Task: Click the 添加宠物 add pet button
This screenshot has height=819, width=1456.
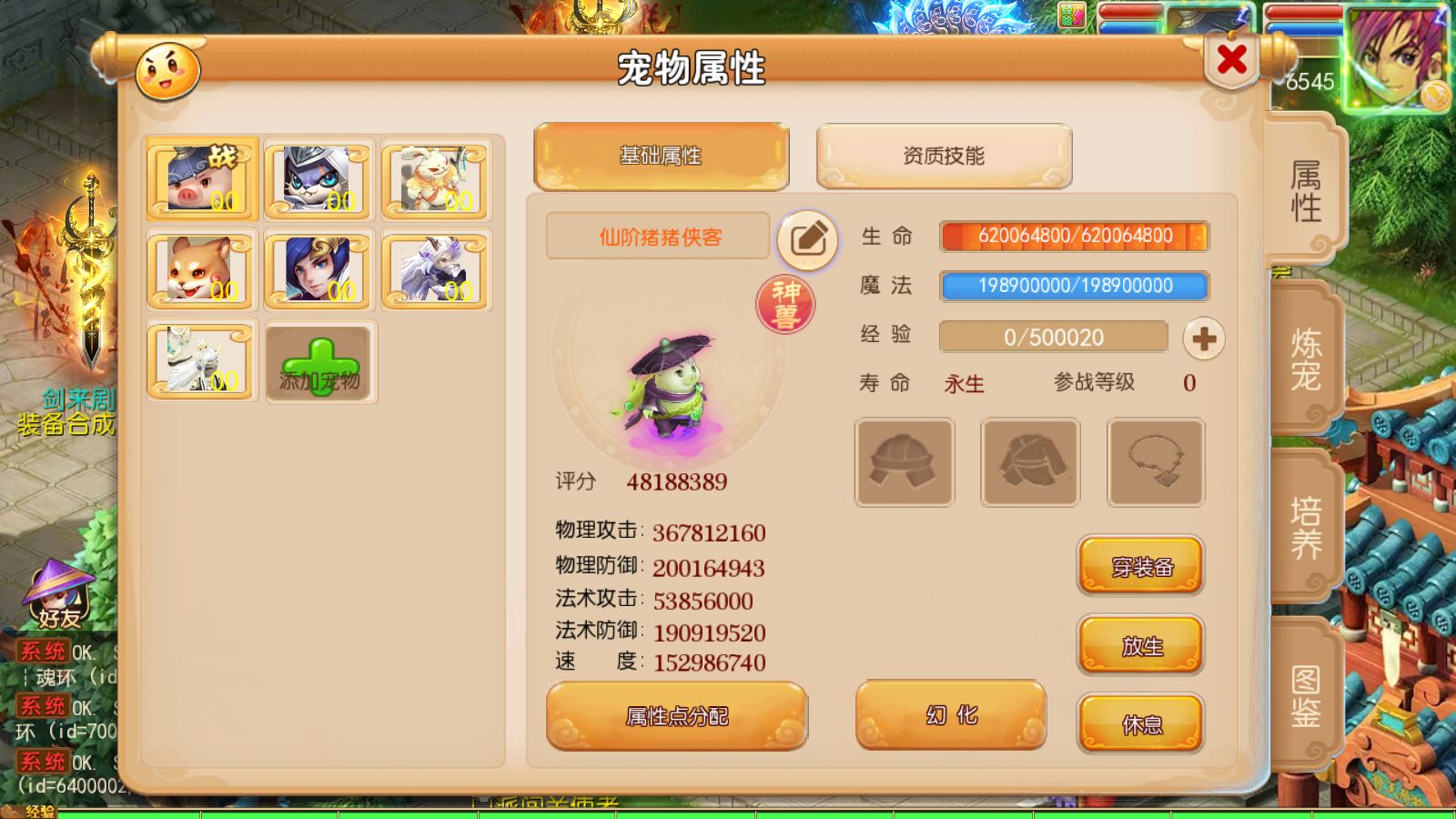Action: coord(318,362)
